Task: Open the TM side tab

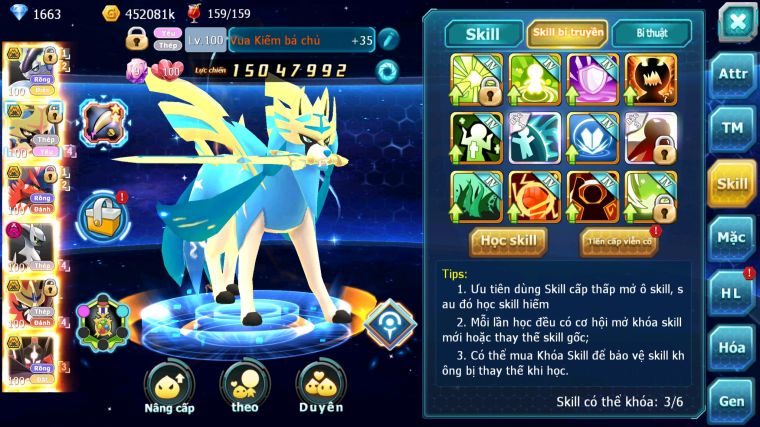Action: pyautogui.click(x=732, y=128)
